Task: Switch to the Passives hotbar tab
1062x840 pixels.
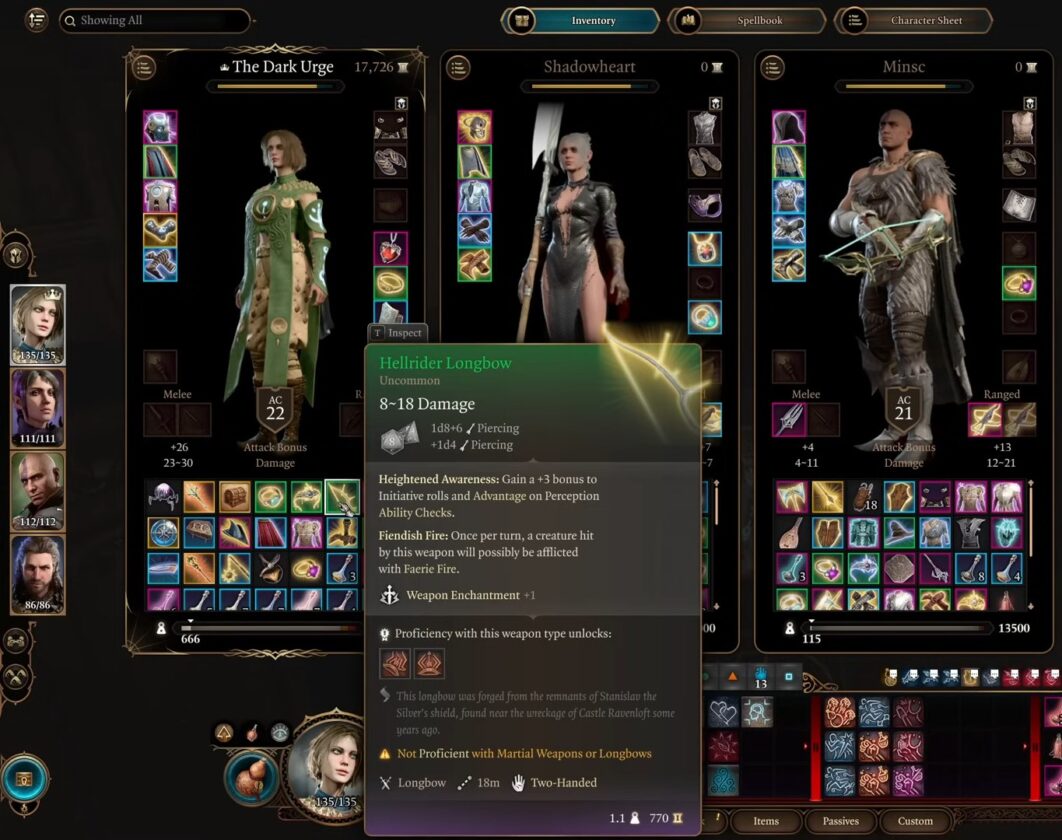Action: (841, 821)
